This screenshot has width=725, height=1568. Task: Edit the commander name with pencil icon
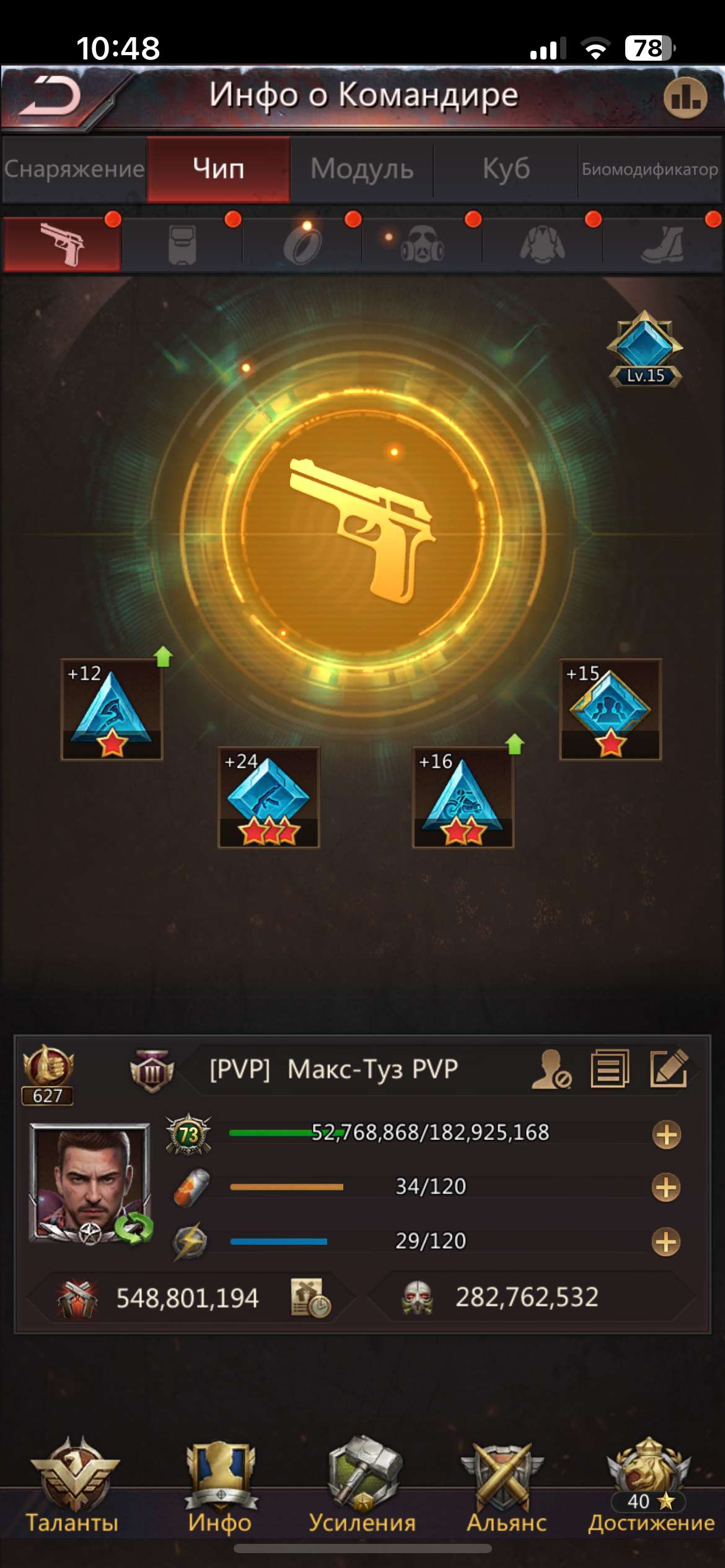coord(669,1068)
